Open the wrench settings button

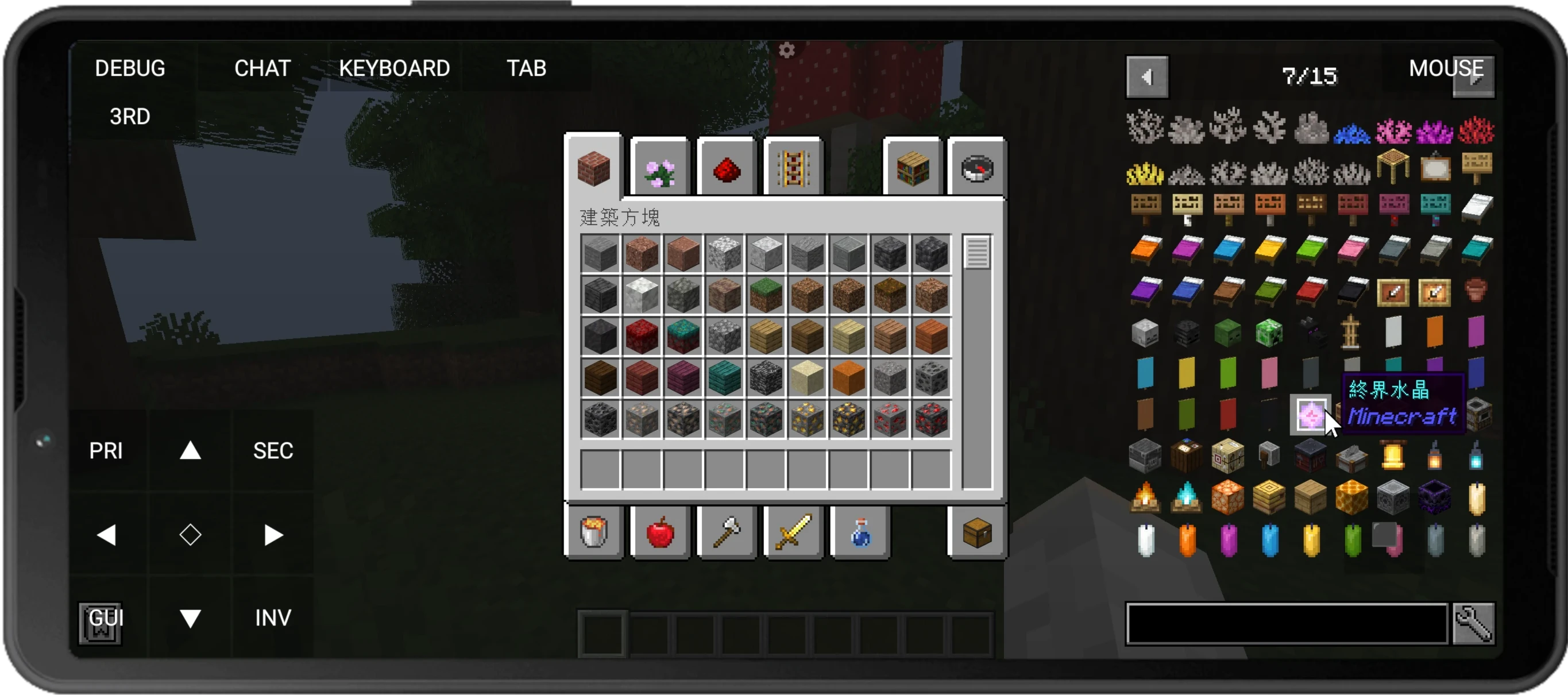[1473, 623]
